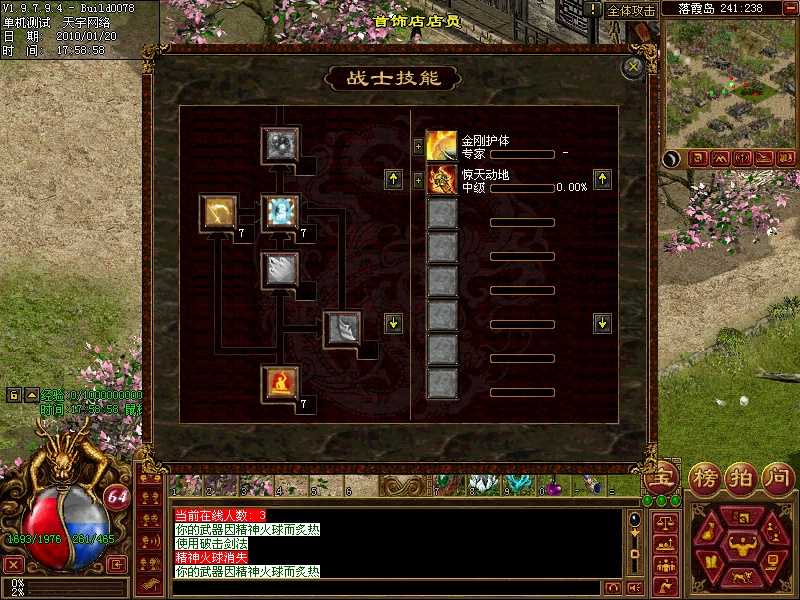Click the chat input field
Screen dimensions: 800x600
pos(390,588)
